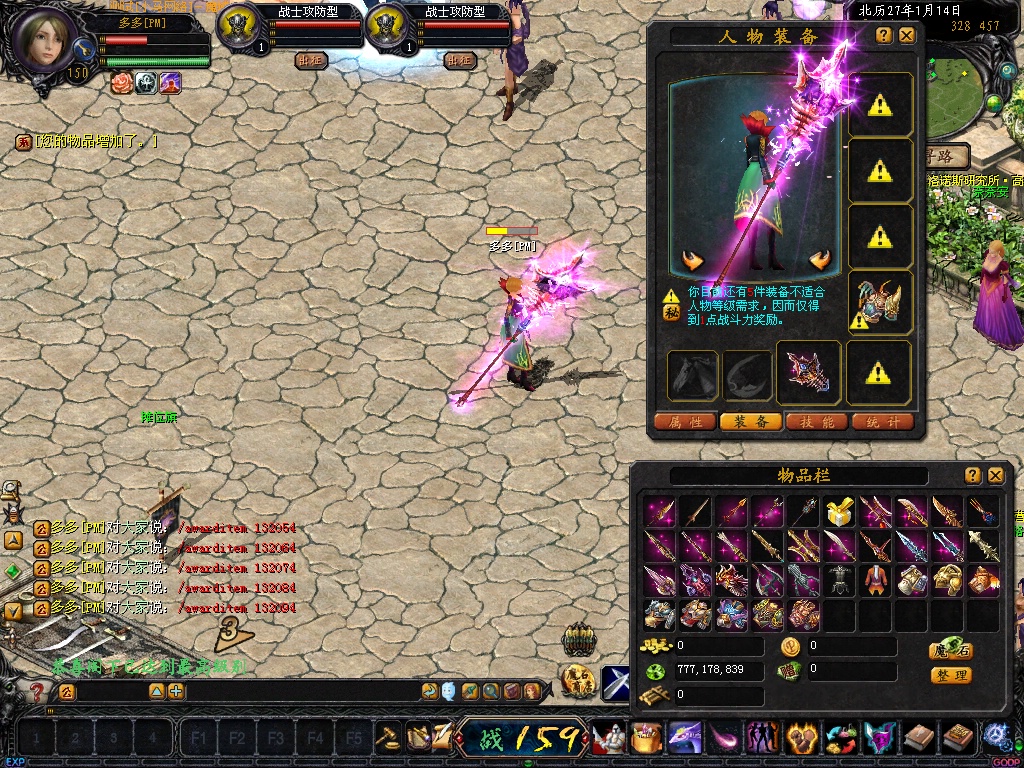Open the gear-shaped system settings icon

coord(996,737)
